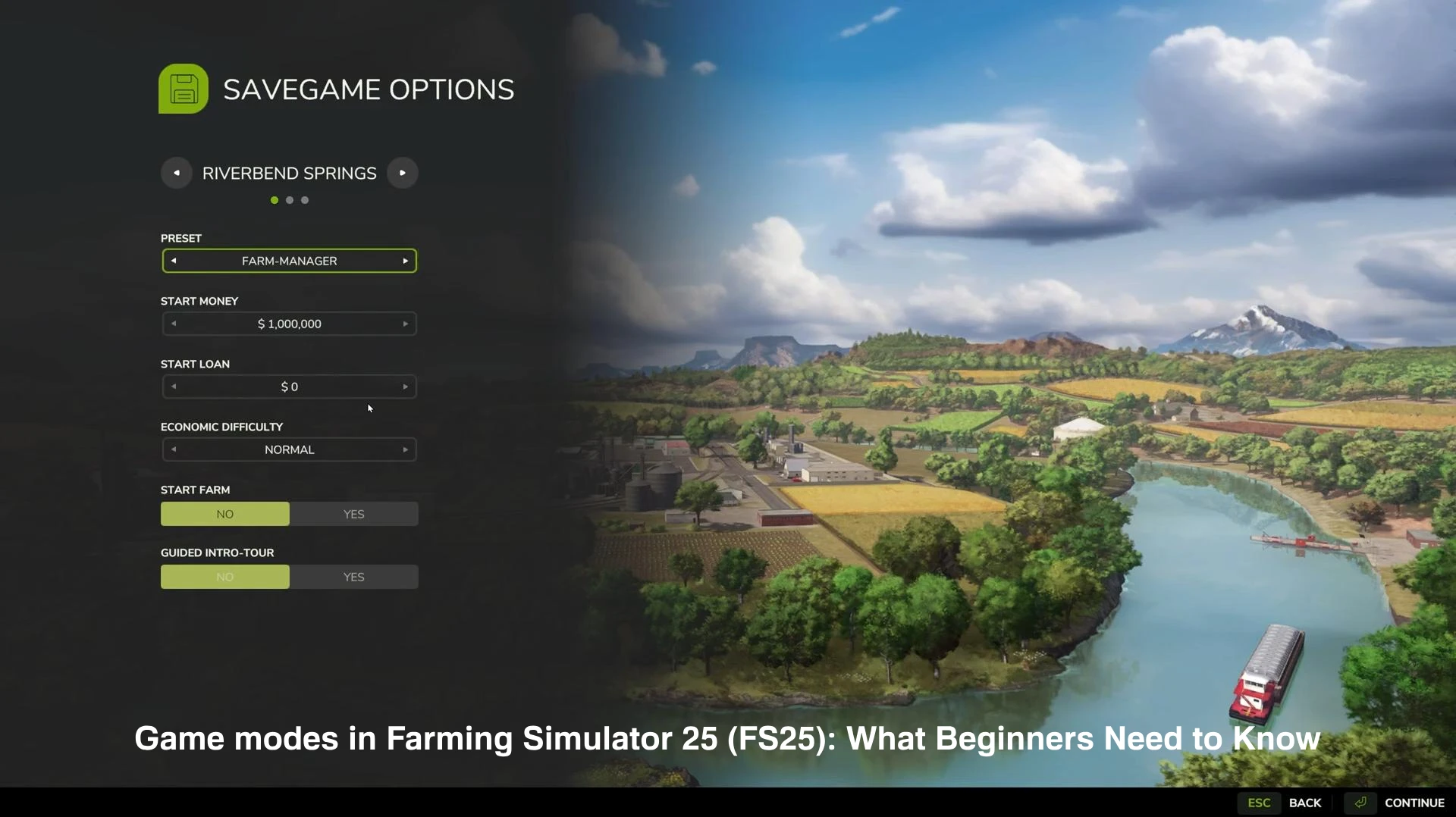
Task: Click the Start Money value selector
Action: (289, 324)
